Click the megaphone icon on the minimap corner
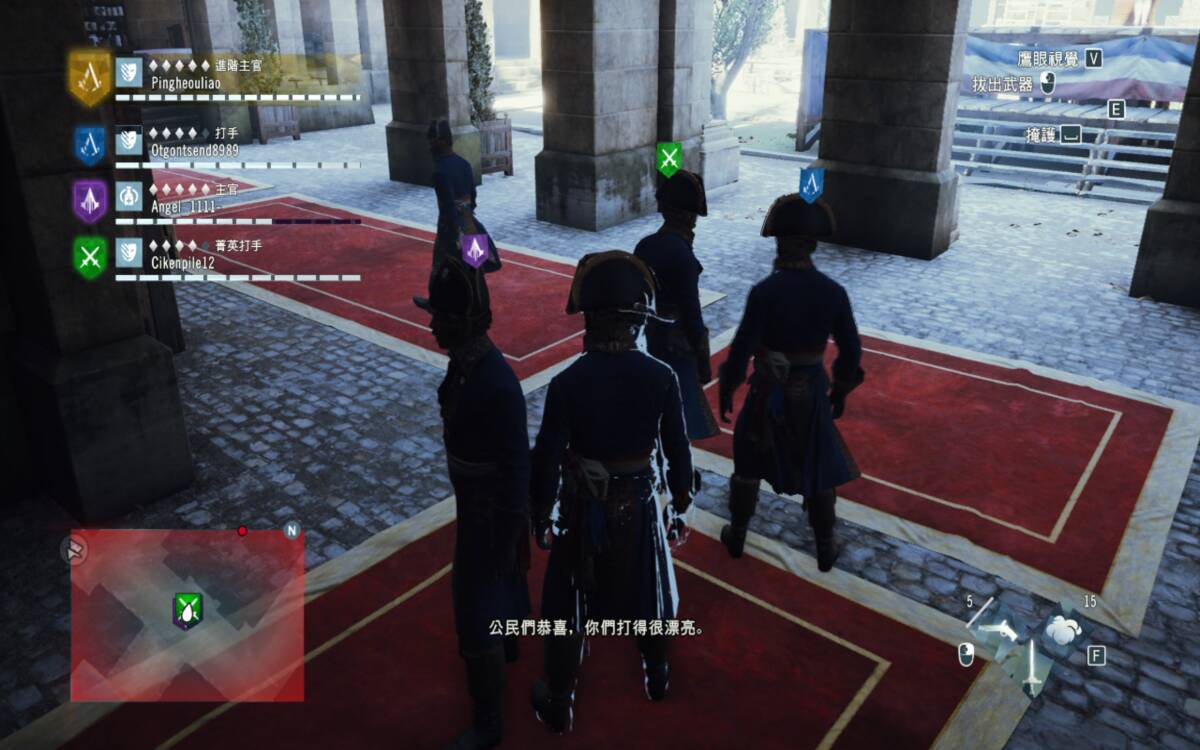The image size is (1200, 750). pos(74,548)
